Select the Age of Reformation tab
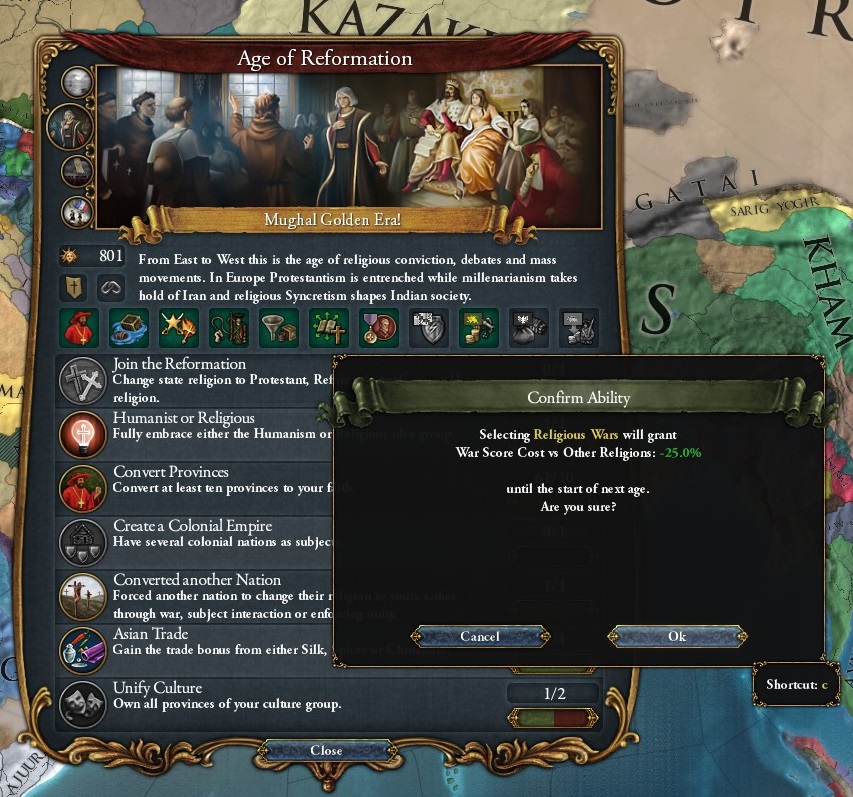 (70, 127)
